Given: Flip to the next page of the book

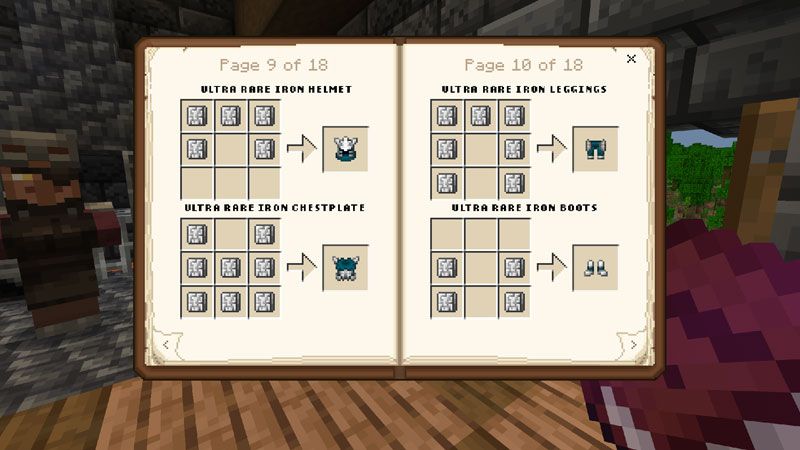Looking at the screenshot, I should tap(633, 345).
